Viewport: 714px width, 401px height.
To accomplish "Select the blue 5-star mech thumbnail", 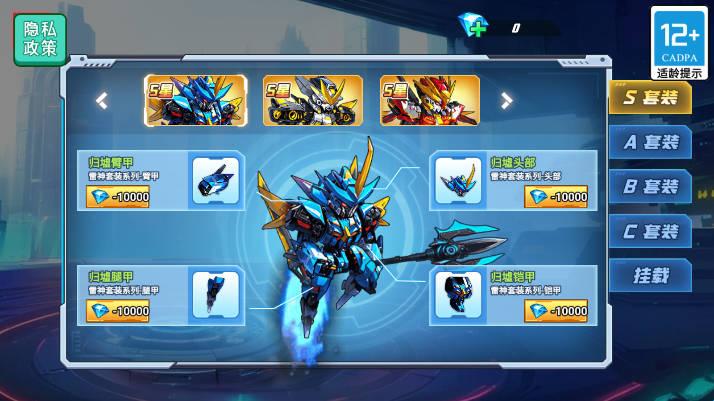I will [182, 100].
